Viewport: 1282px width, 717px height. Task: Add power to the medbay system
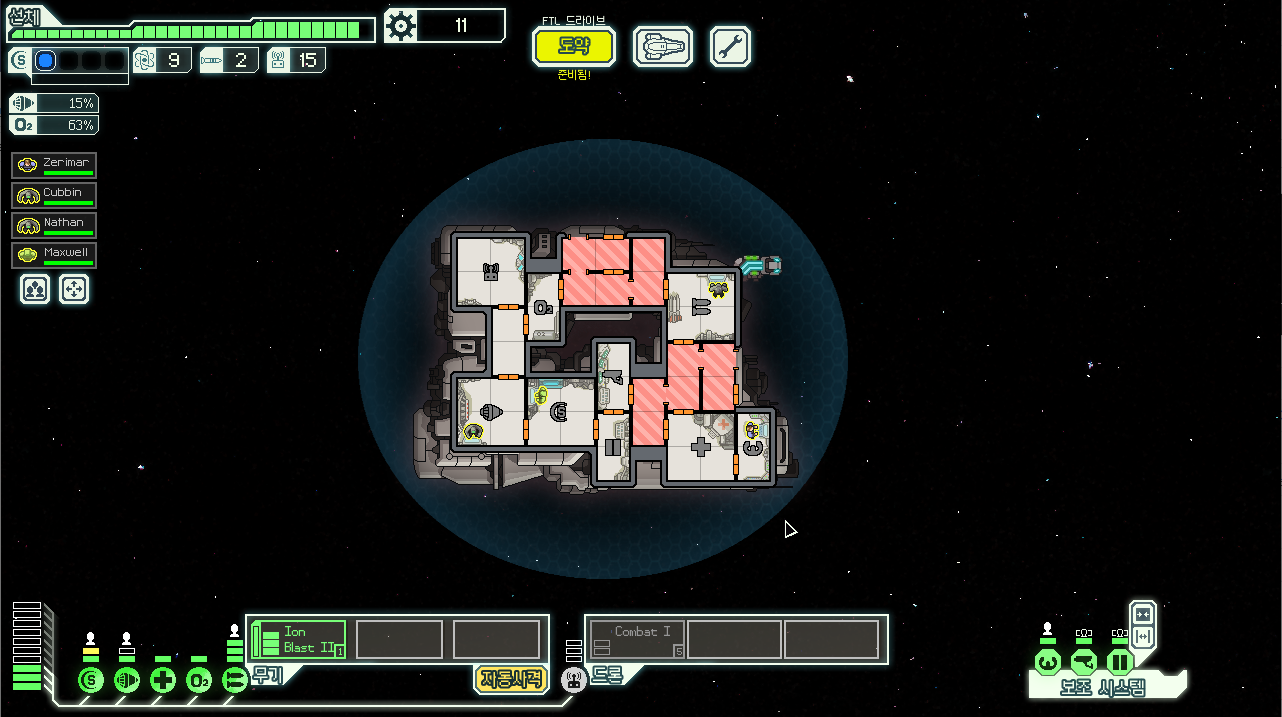tap(163, 681)
